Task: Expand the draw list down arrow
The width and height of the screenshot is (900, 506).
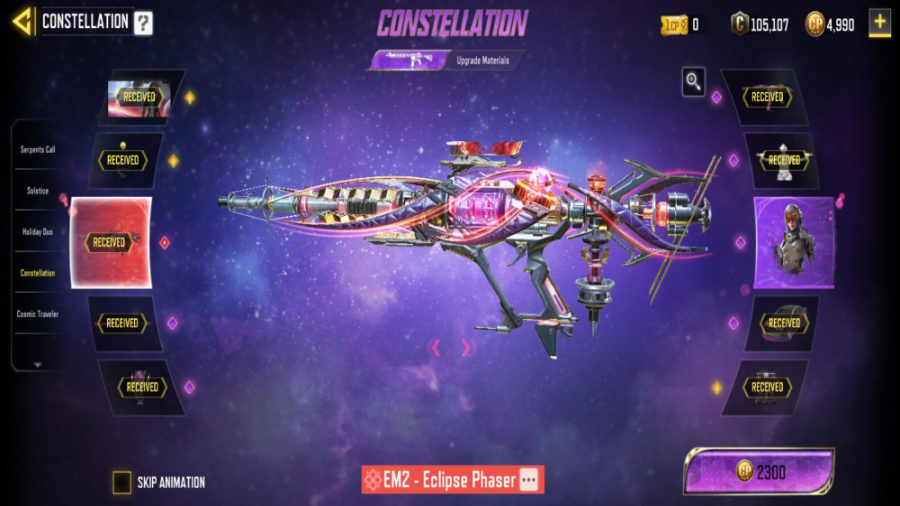Action: [x=38, y=364]
